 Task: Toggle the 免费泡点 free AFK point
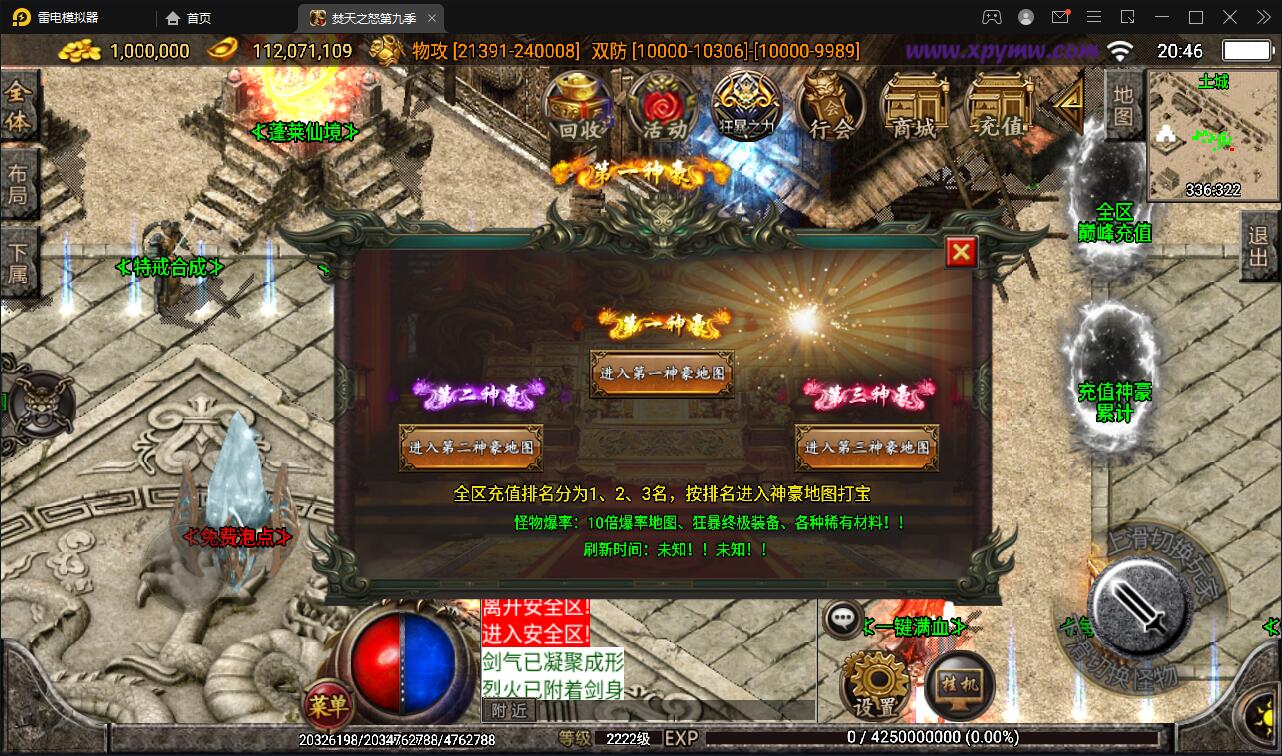click(238, 536)
